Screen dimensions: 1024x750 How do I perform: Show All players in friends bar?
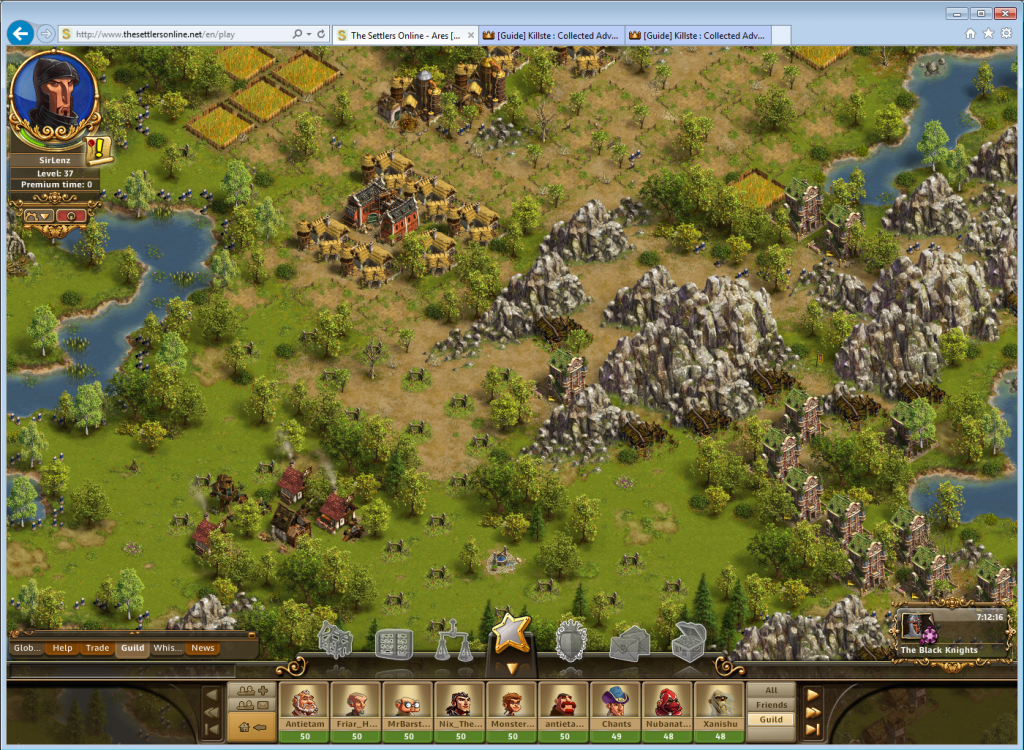click(771, 691)
